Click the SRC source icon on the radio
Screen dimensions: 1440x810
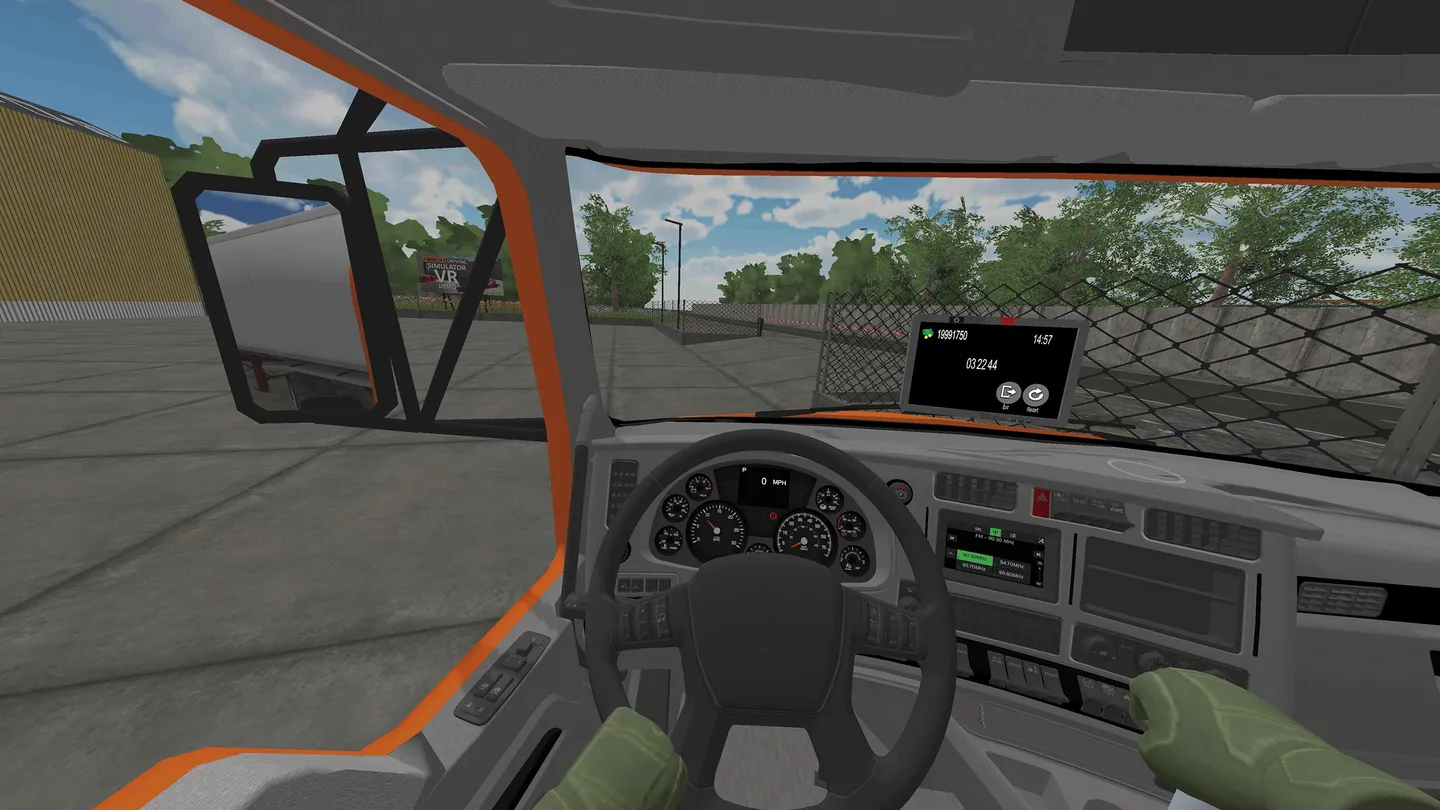[978, 529]
